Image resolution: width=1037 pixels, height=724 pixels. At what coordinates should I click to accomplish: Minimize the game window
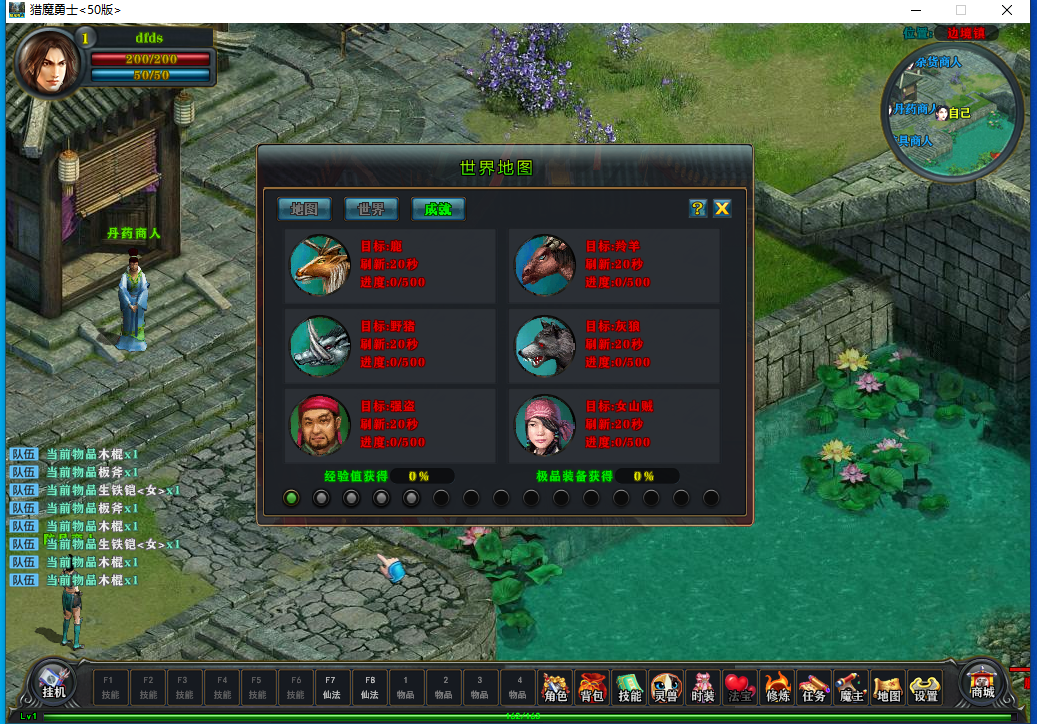[x=914, y=10]
